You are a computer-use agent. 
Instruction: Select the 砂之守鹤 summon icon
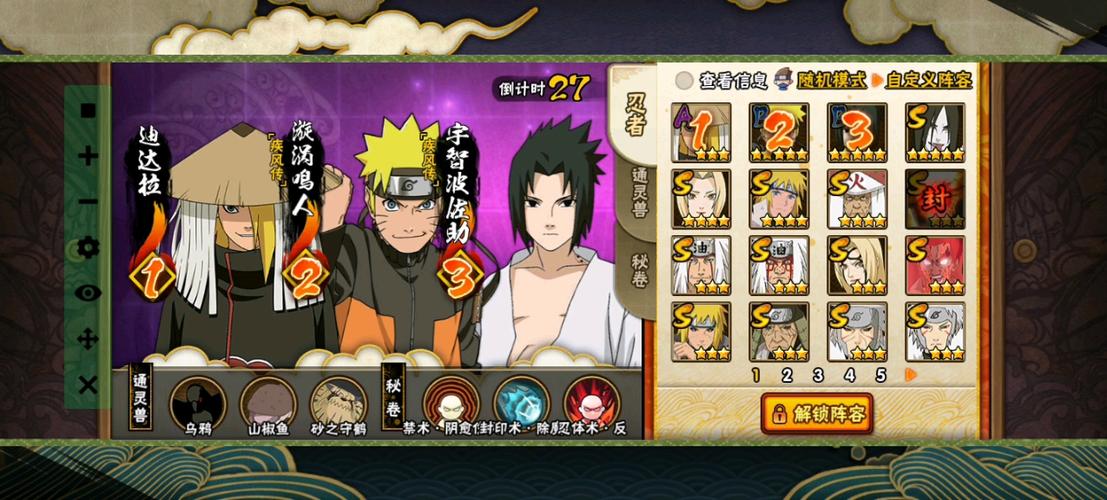(x=337, y=401)
